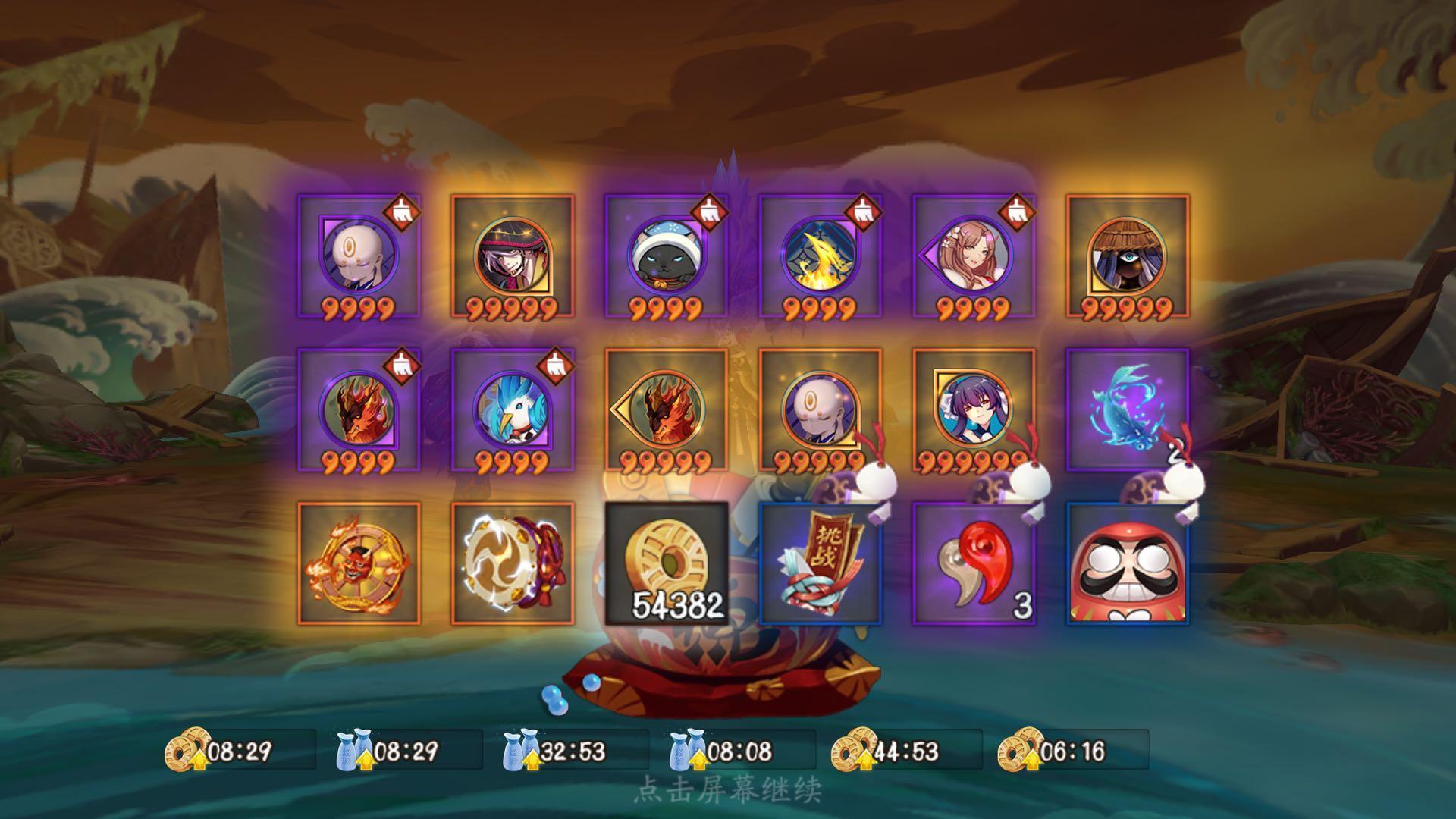The width and height of the screenshot is (1456, 819).
Task: Select the red daruma reward slot
Action: (1127, 564)
